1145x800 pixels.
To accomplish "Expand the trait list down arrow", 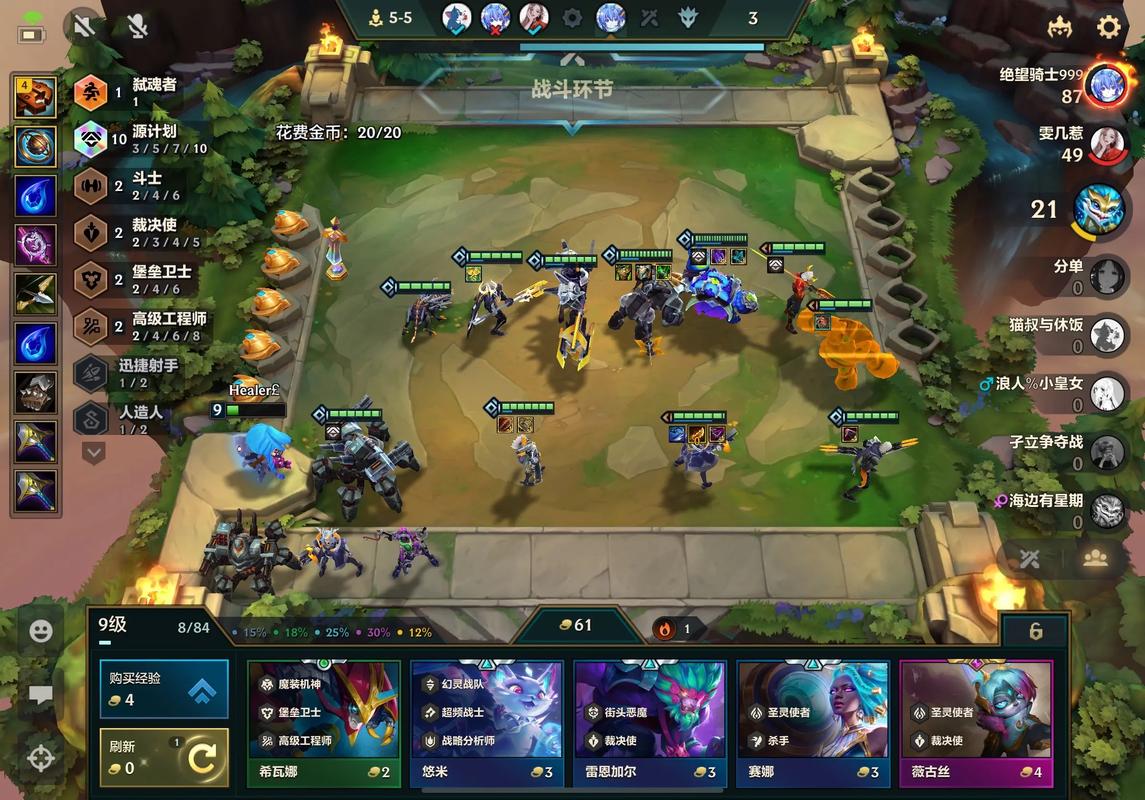I will click(93, 453).
